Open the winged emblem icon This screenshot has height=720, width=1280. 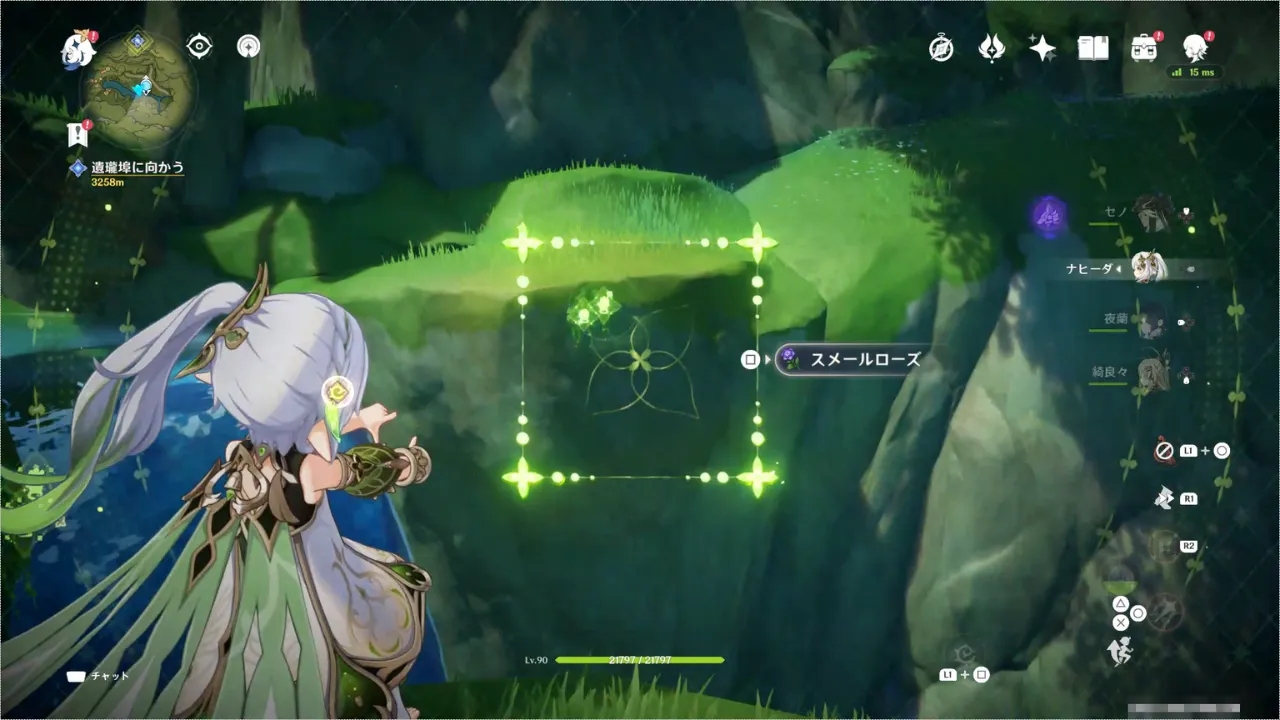[x=991, y=48]
